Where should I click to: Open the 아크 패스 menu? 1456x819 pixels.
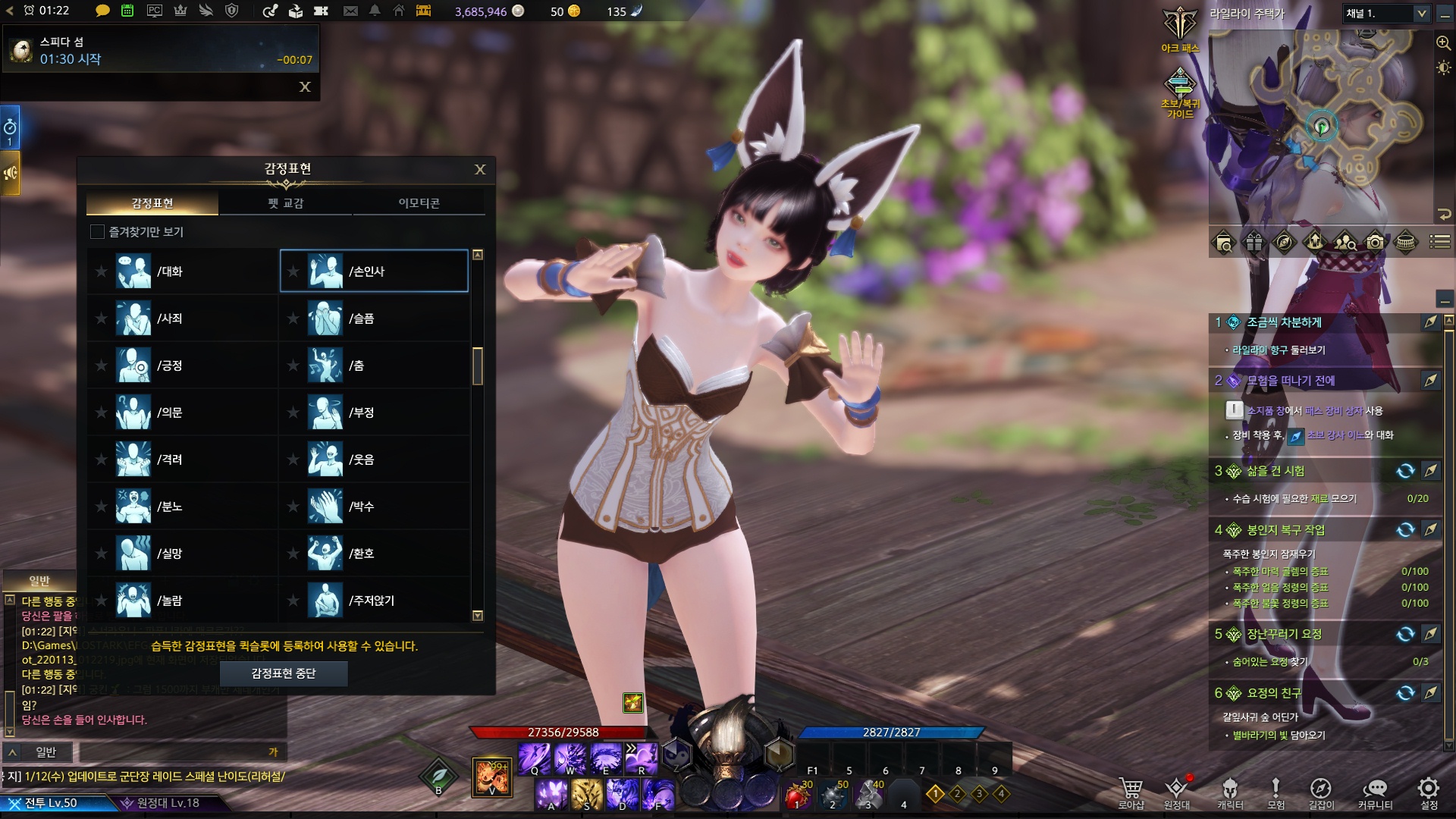[x=1180, y=30]
